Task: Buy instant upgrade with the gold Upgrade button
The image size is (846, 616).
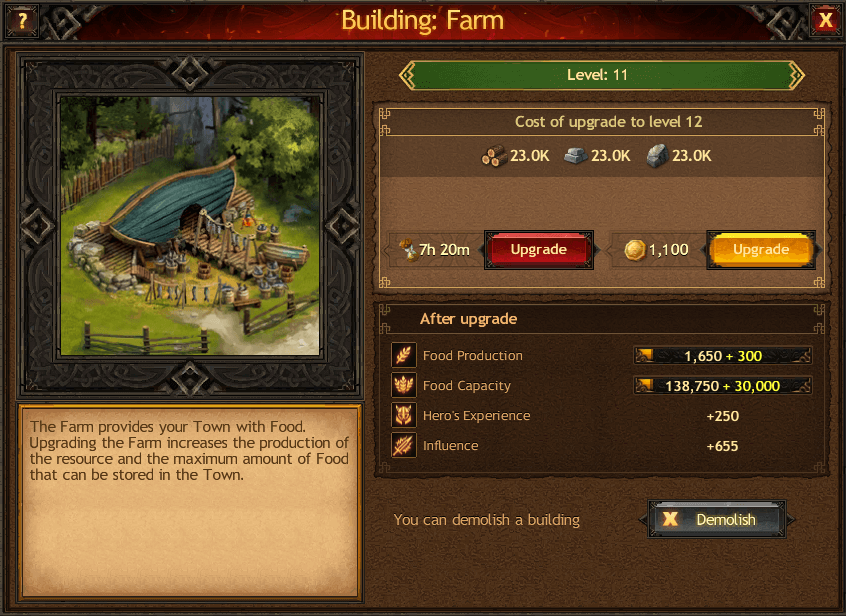Action: click(x=761, y=250)
